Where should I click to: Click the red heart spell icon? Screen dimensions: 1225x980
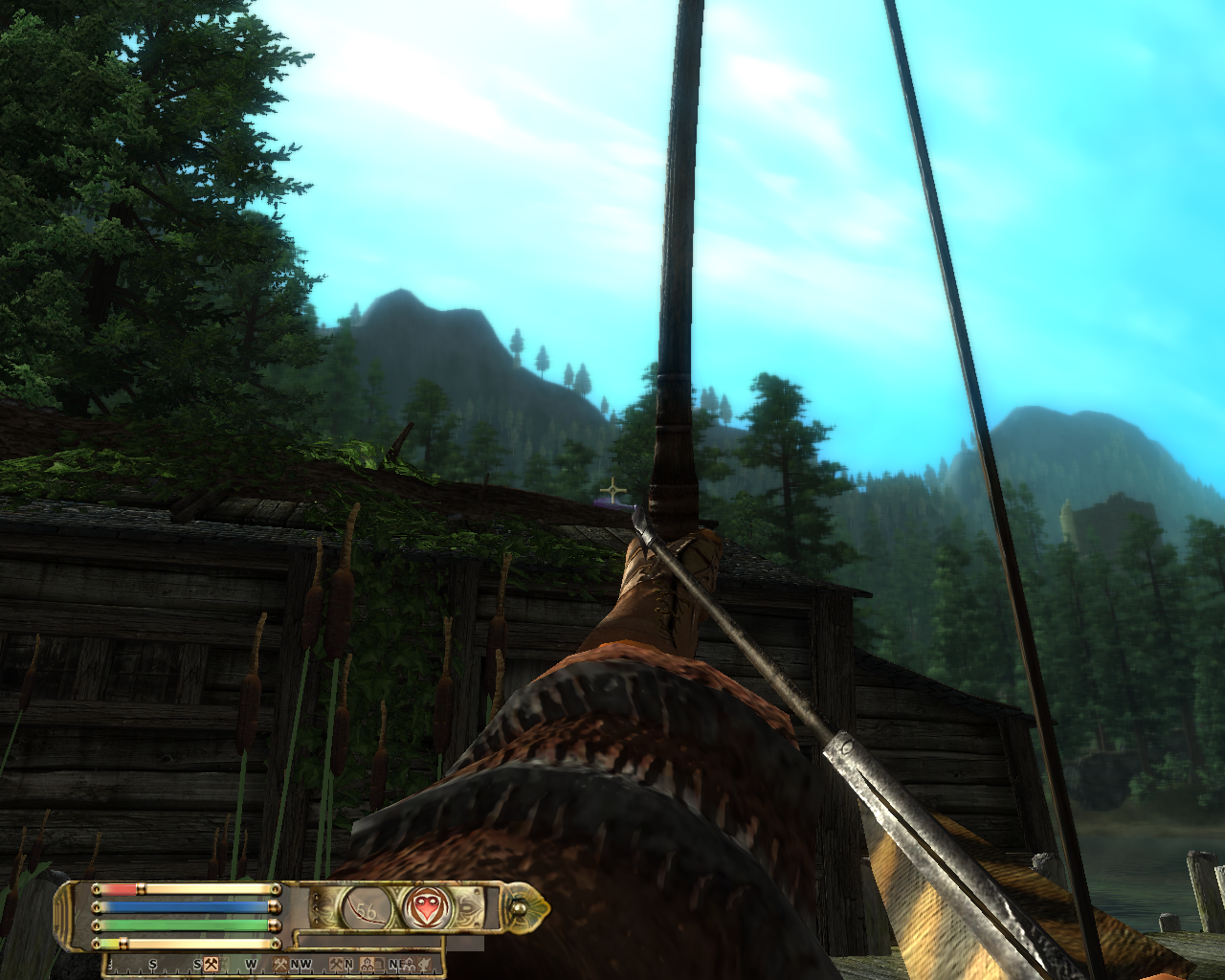click(427, 907)
